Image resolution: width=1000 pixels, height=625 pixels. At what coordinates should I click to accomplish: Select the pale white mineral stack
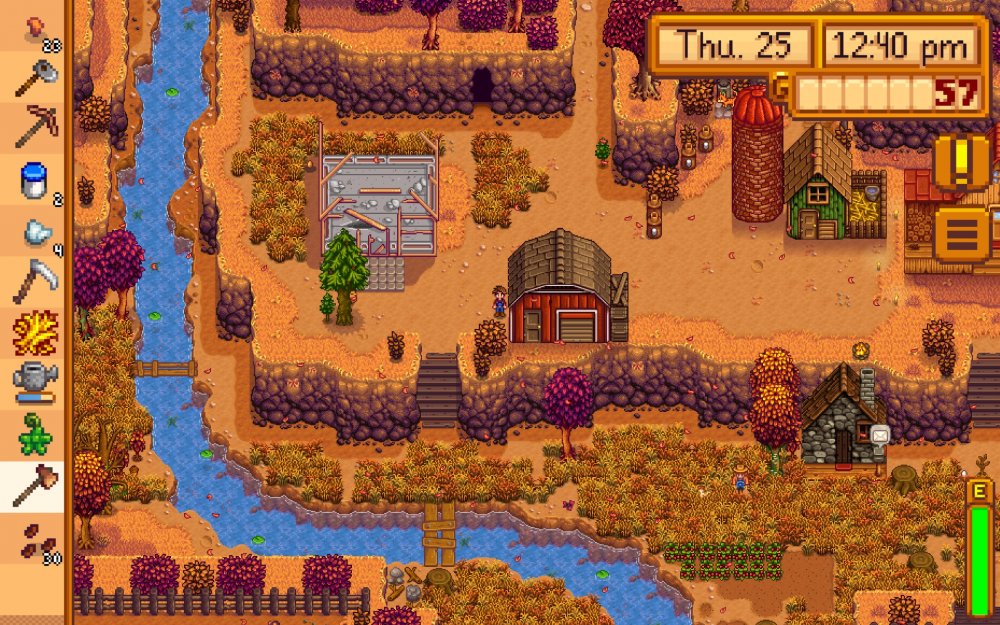34,232
